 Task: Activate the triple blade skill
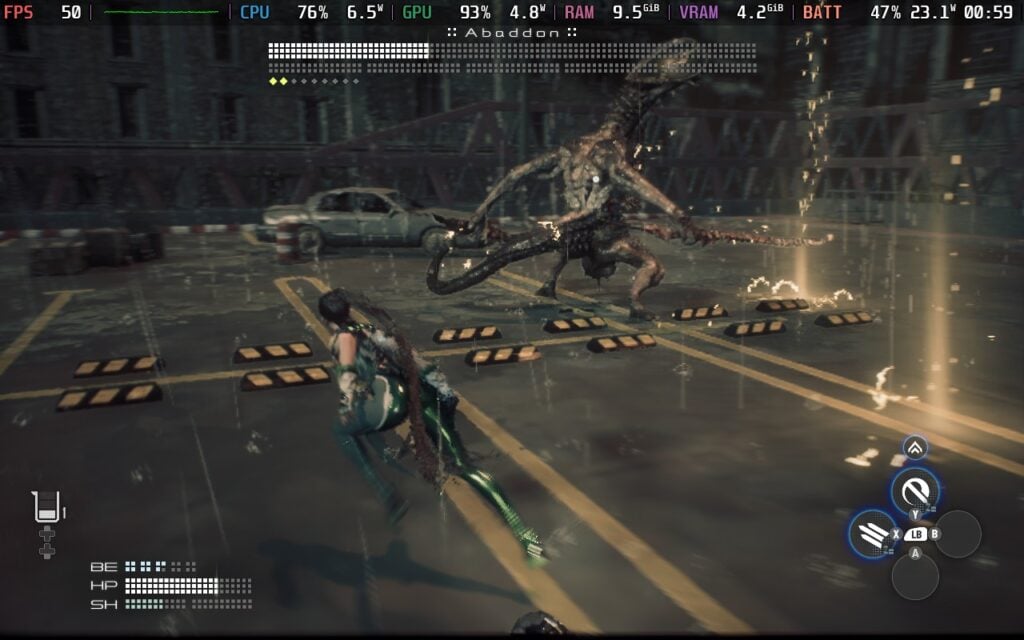coord(871,531)
